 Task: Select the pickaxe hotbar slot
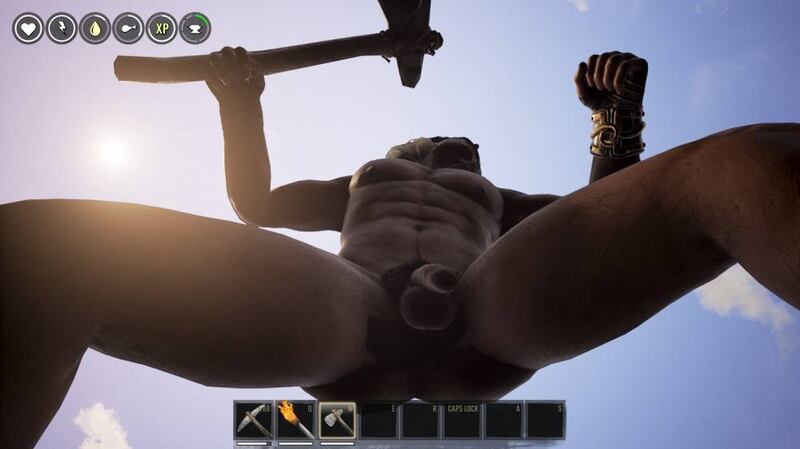pos(253,420)
